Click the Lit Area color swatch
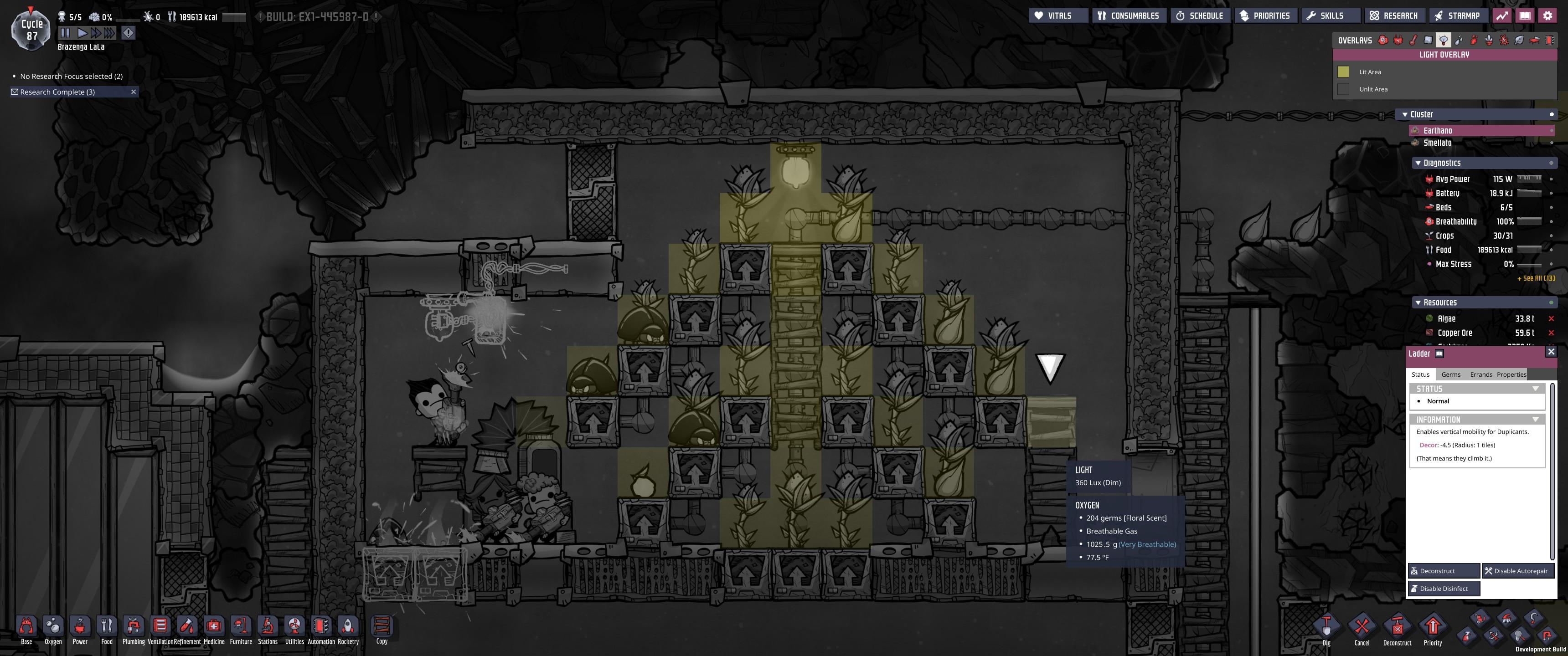The image size is (1568, 656). (x=1344, y=71)
